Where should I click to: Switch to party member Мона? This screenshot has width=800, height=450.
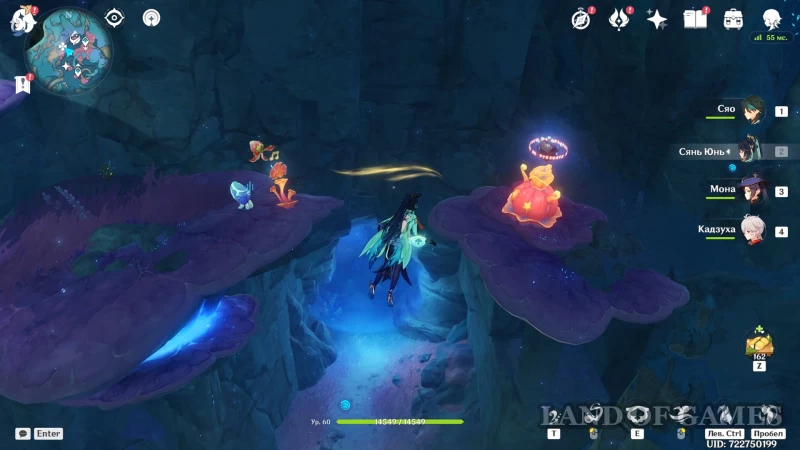751,191
